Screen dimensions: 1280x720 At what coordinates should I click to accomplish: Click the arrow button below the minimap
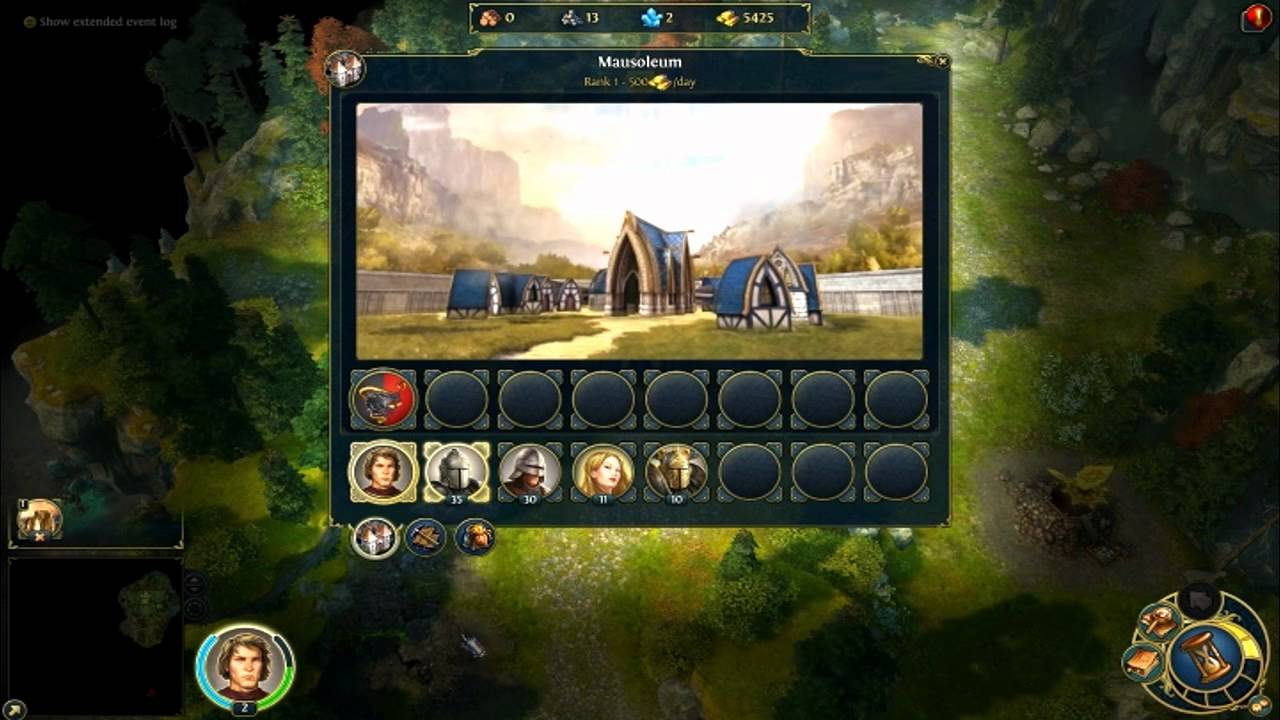[x=14, y=709]
